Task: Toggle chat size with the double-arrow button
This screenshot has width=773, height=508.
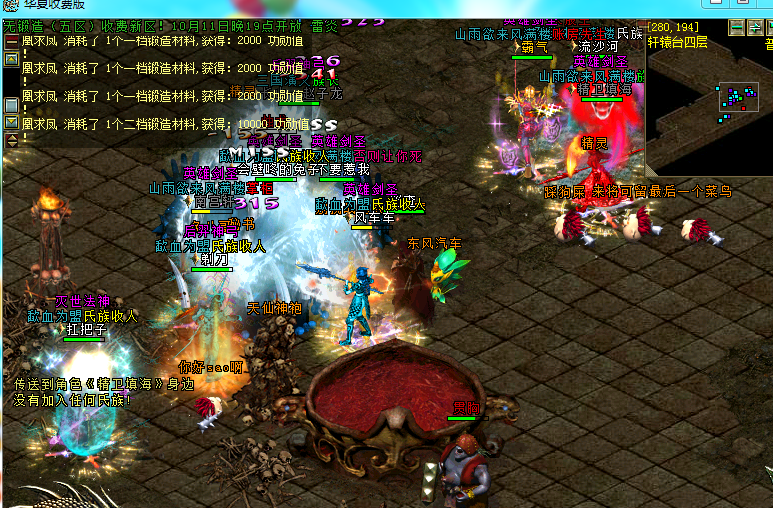Action: point(11,139)
